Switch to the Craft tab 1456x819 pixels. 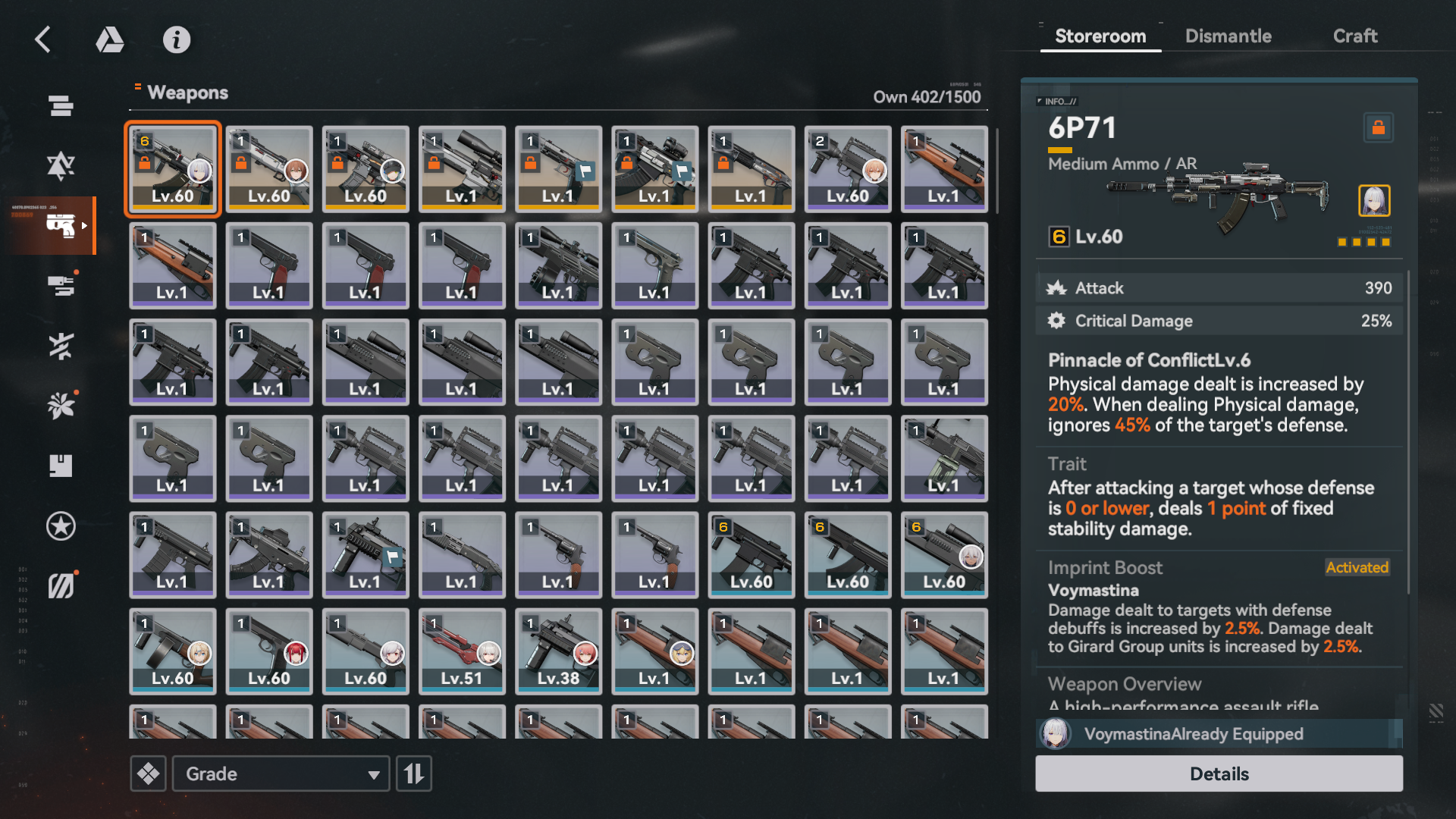pyautogui.click(x=1355, y=36)
